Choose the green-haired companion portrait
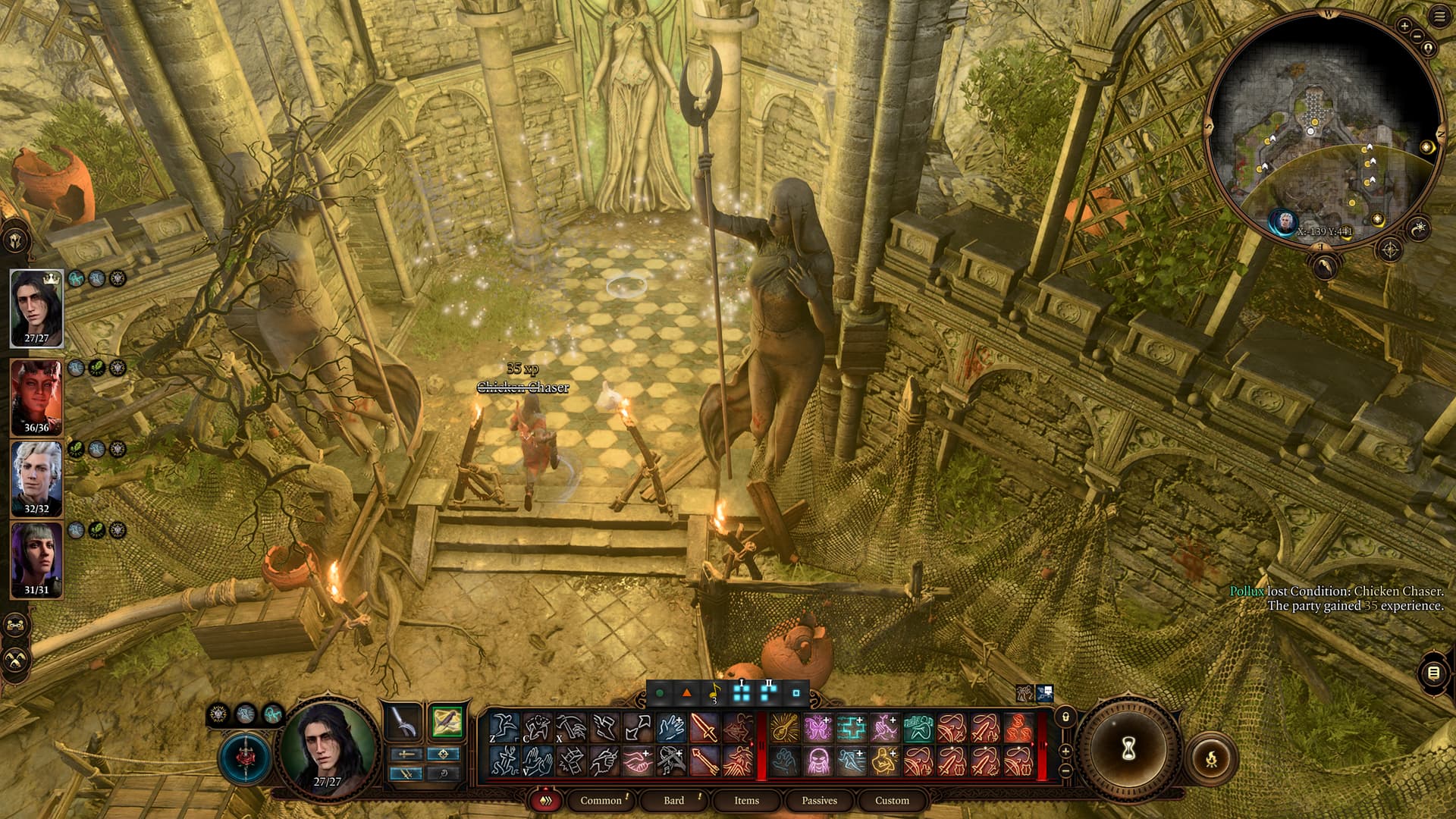Viewport: 1456px width, 819px height. [36, 559]
